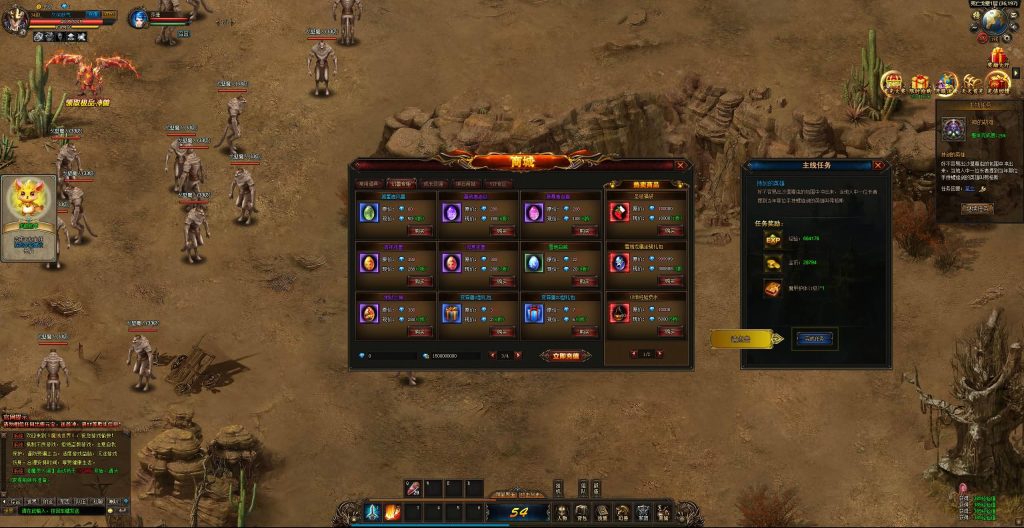Viewport: 1024px width, 528px height.
Task: Go to the previous shop item page
Action: pos(492,355)
